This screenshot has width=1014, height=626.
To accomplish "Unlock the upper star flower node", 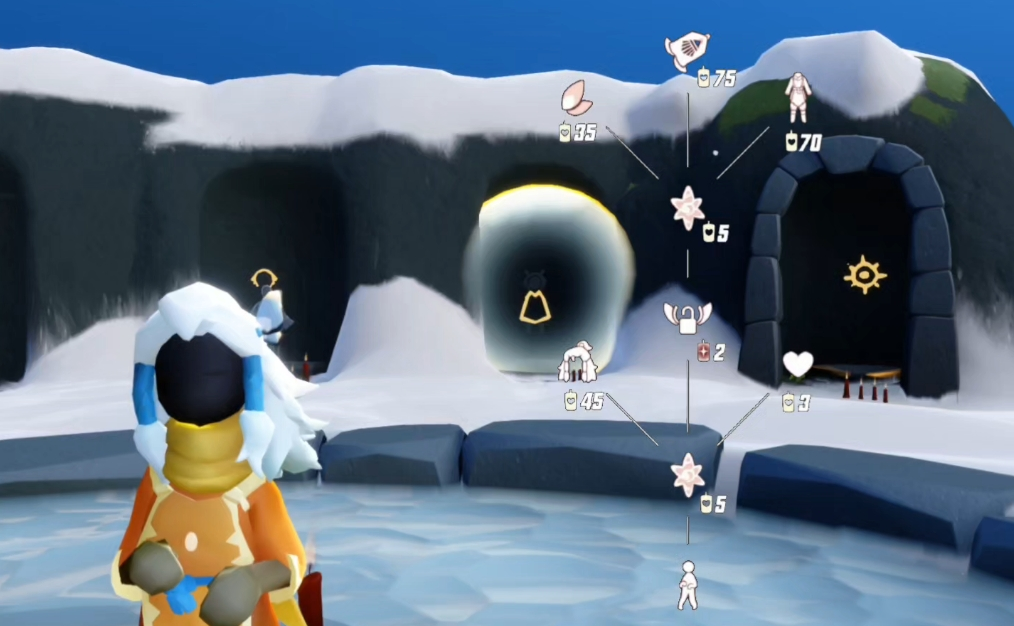I will click(687, 208).
